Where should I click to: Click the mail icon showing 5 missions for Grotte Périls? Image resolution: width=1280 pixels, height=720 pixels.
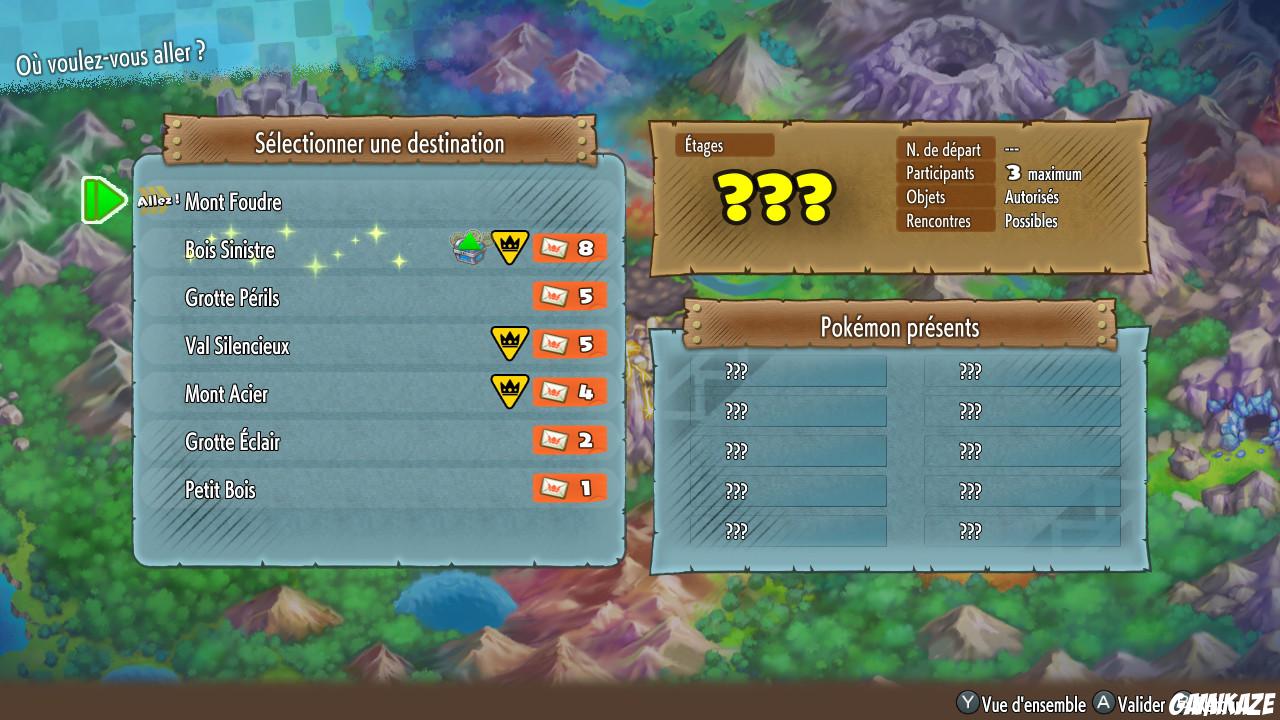(570, 295)
